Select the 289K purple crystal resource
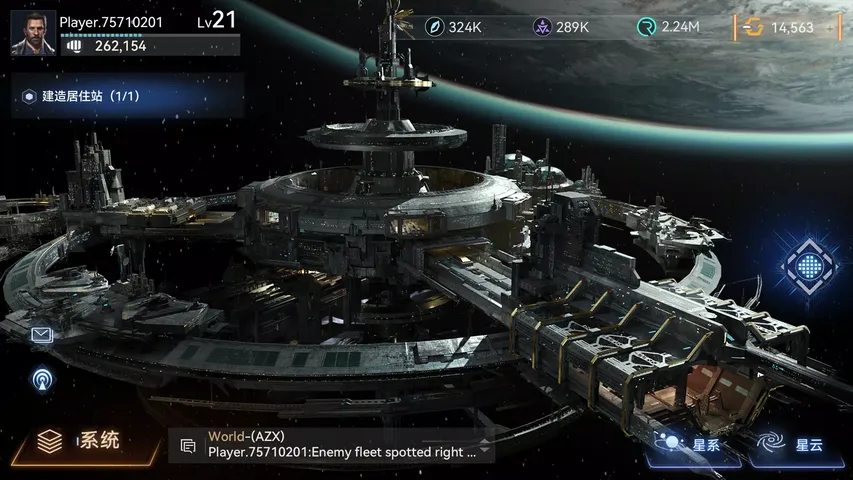The height and width of the screenshot is (480, 853). [561, 27]
